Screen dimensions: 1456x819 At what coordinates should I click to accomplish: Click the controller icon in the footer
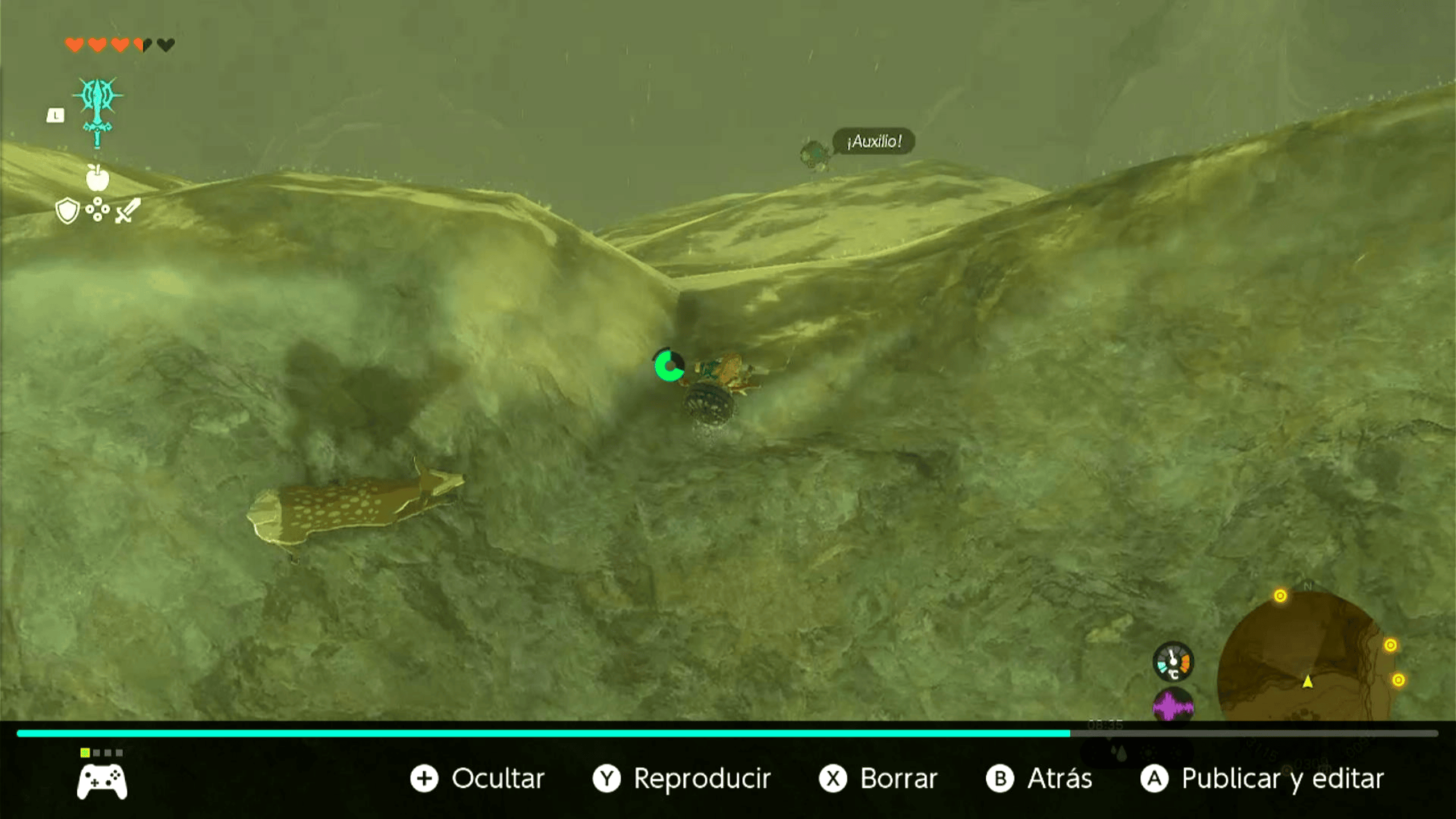pos(102,781)
